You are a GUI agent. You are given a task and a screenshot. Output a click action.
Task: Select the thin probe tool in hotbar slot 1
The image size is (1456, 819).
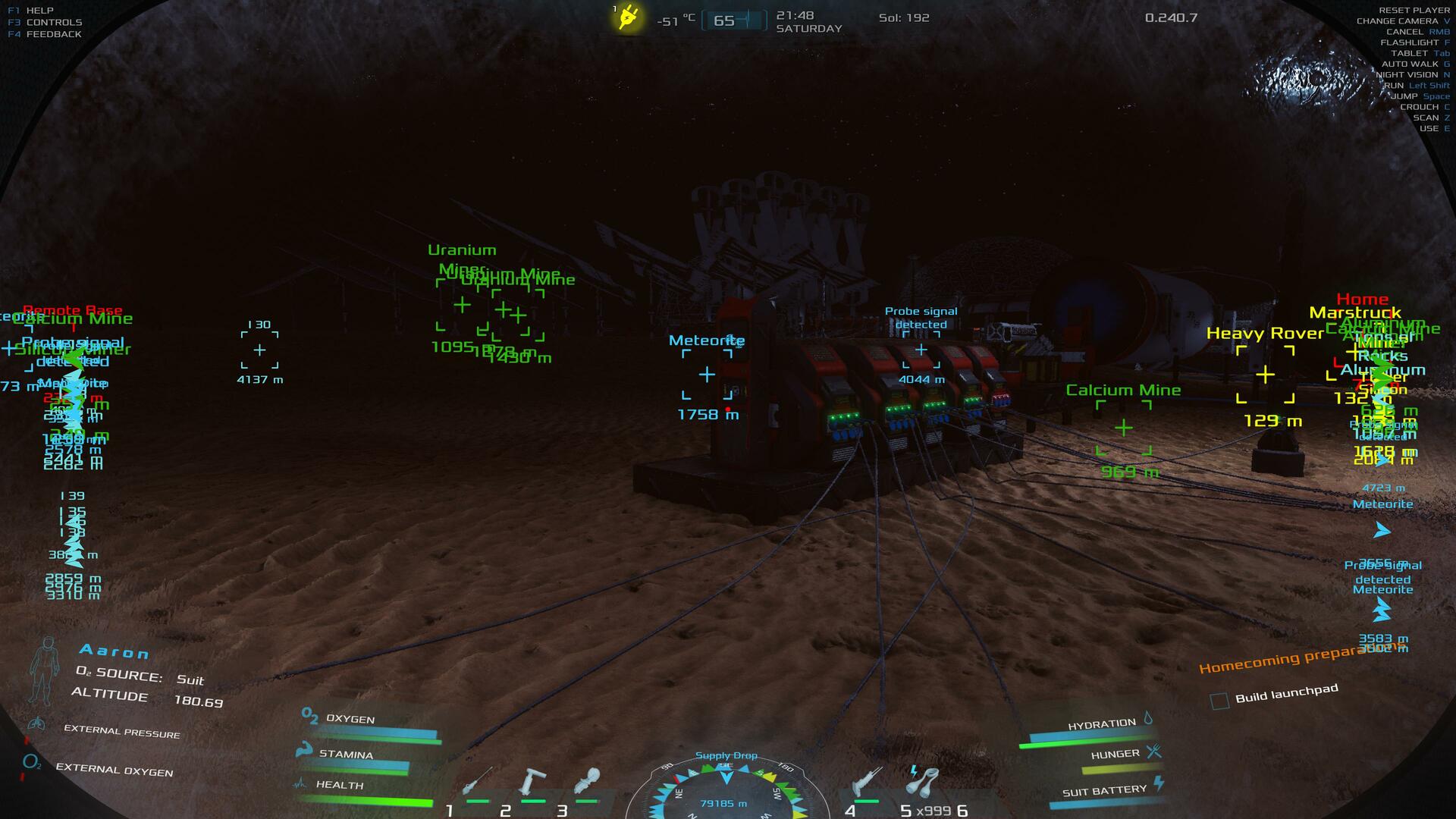pos(479,783)
